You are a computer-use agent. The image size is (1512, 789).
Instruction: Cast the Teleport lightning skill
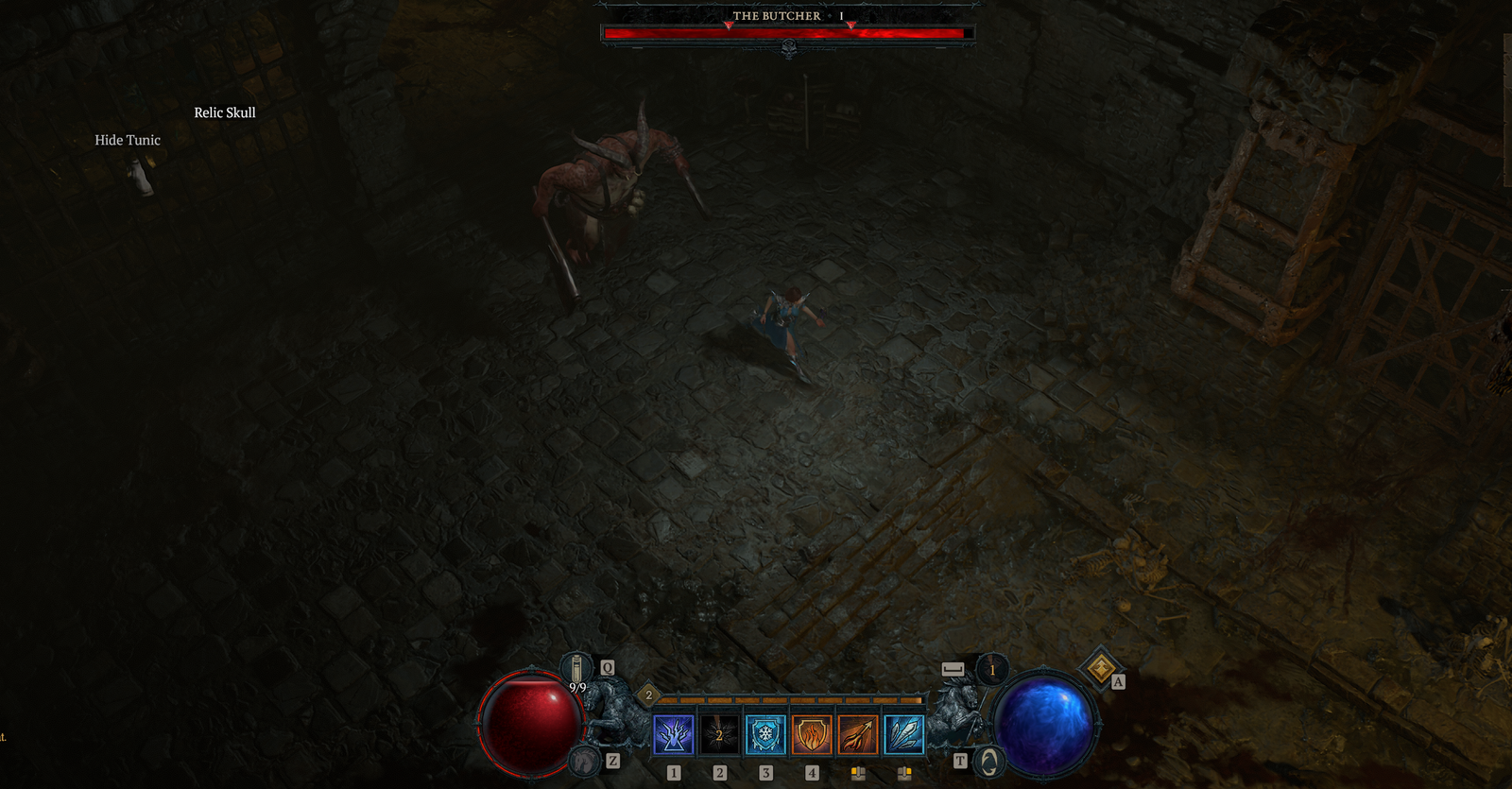point(673,734)
